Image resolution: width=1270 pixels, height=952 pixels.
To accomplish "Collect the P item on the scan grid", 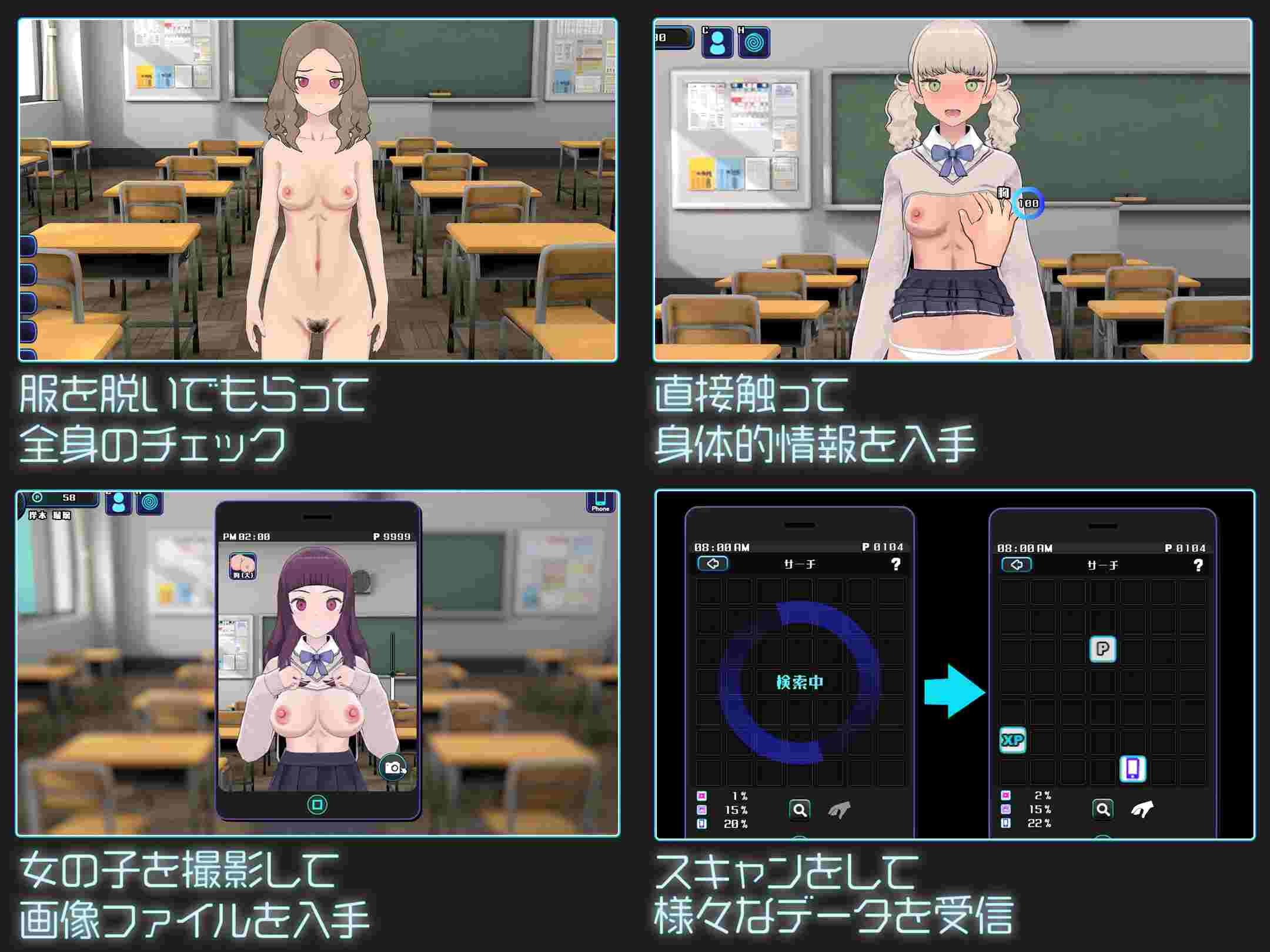I will tap(1103, 649).
